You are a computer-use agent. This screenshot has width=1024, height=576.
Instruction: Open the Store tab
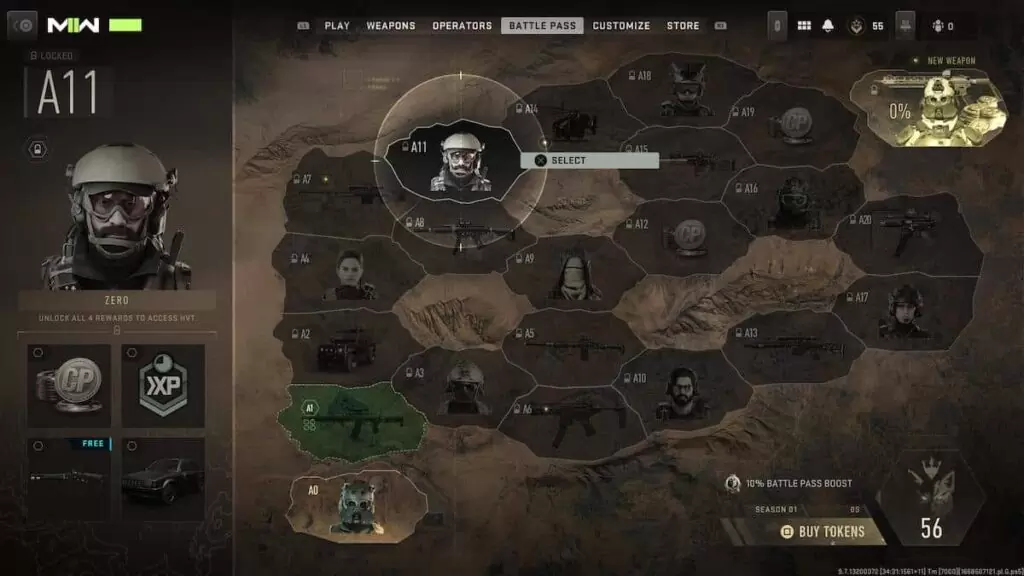[x=683, y=26]
